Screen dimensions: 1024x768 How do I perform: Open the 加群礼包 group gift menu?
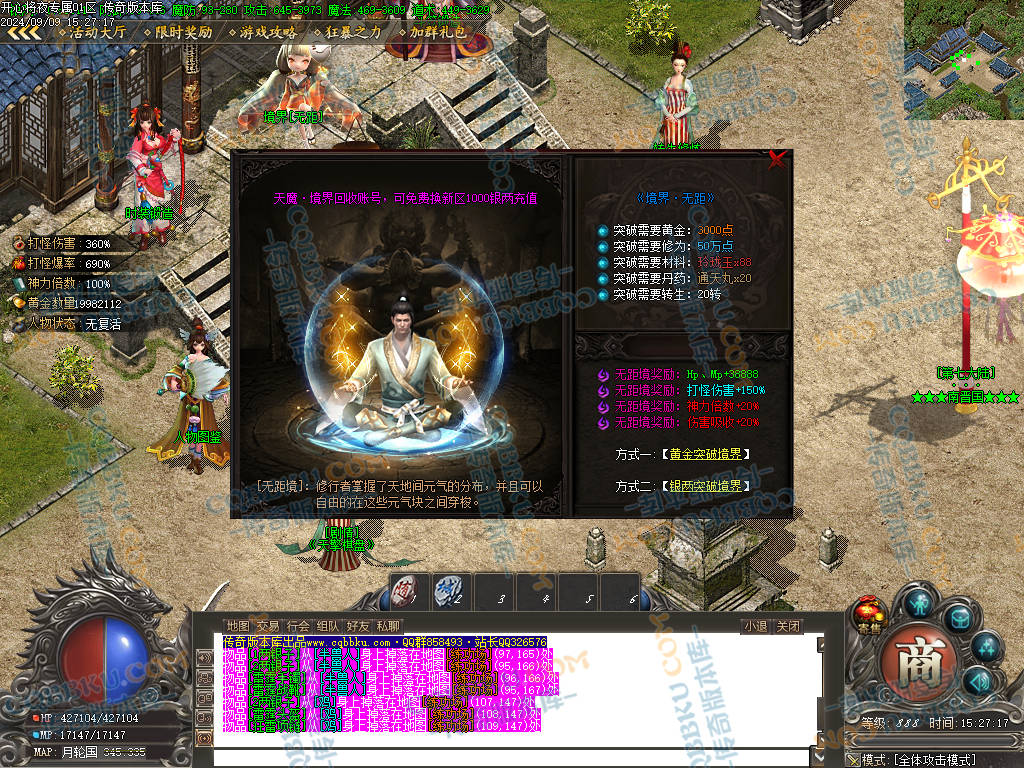[438, 32]
